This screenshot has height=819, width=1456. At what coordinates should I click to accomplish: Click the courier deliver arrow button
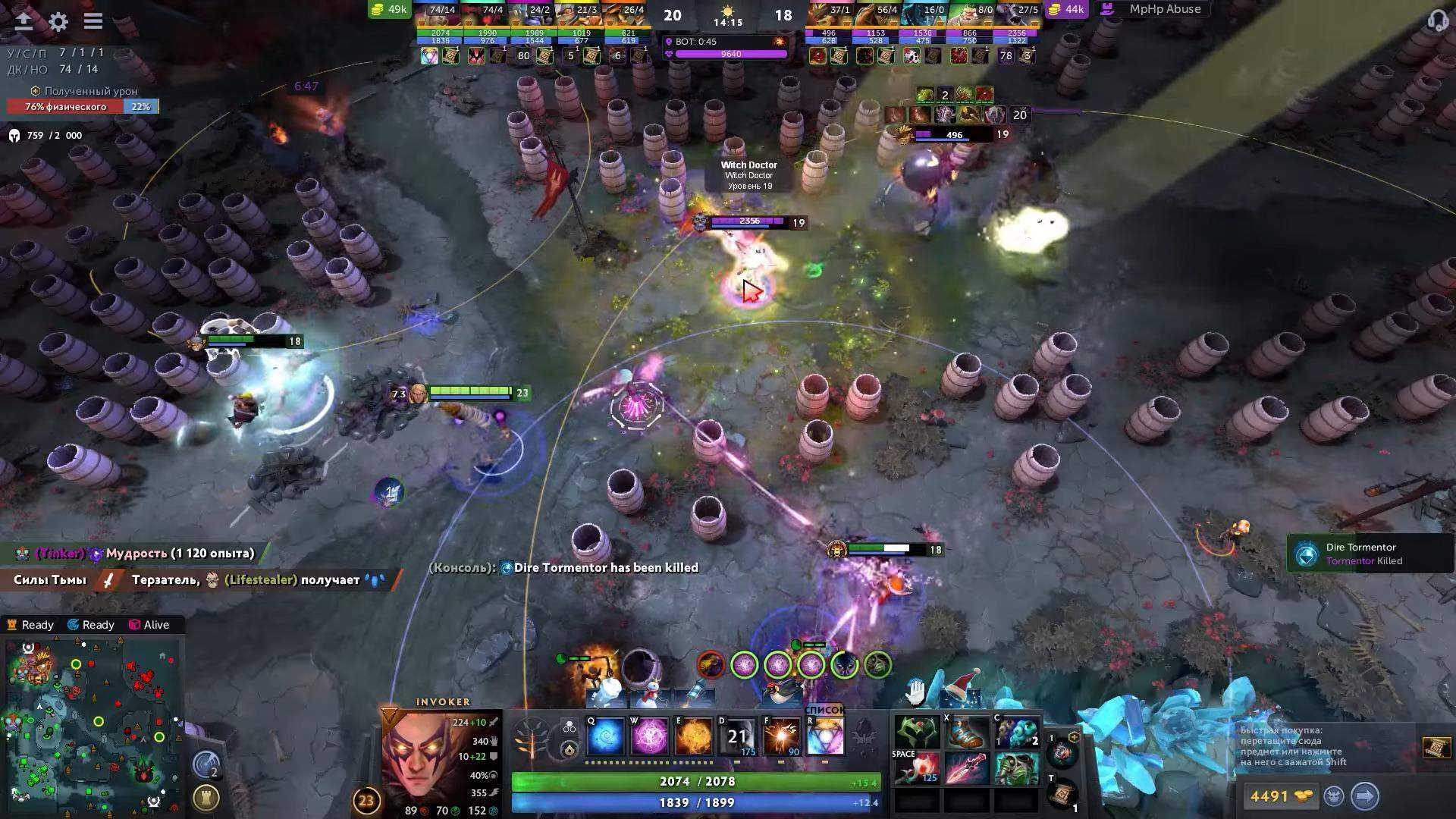click(1364, 796)
